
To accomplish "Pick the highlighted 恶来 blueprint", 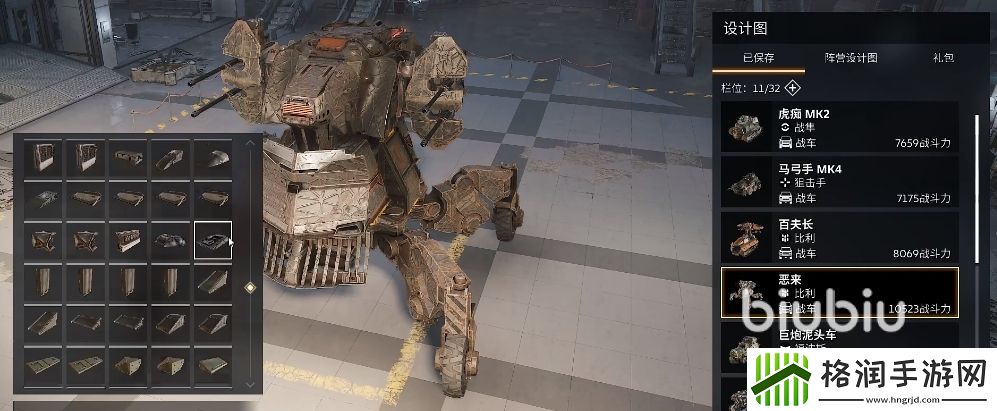I will 839,292.
